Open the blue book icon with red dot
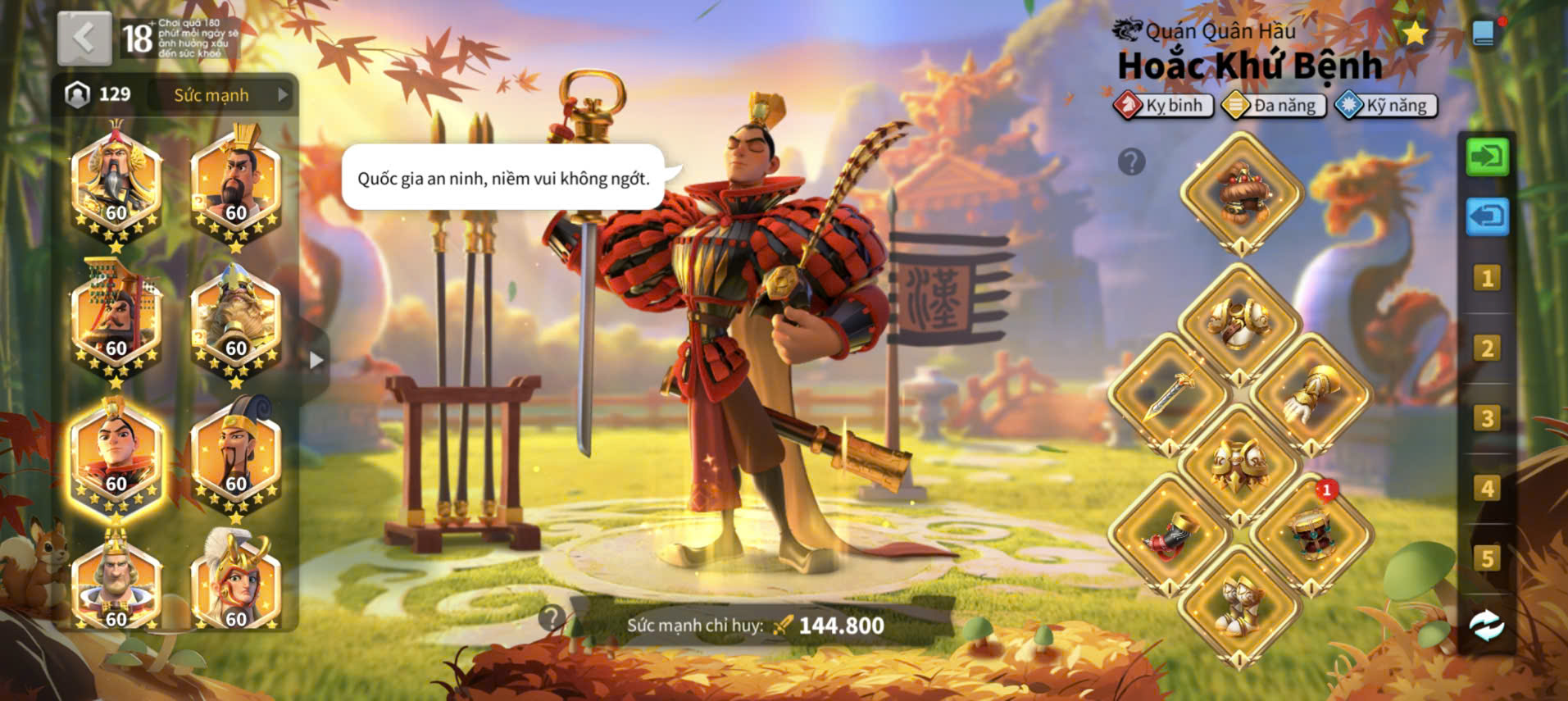This screenshot has width=1568, height=701. (1484, 34)
